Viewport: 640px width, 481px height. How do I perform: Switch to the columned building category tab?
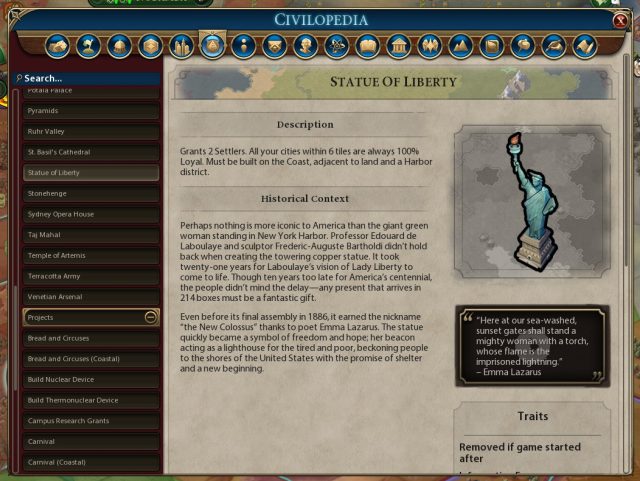[x=399, y=46]
